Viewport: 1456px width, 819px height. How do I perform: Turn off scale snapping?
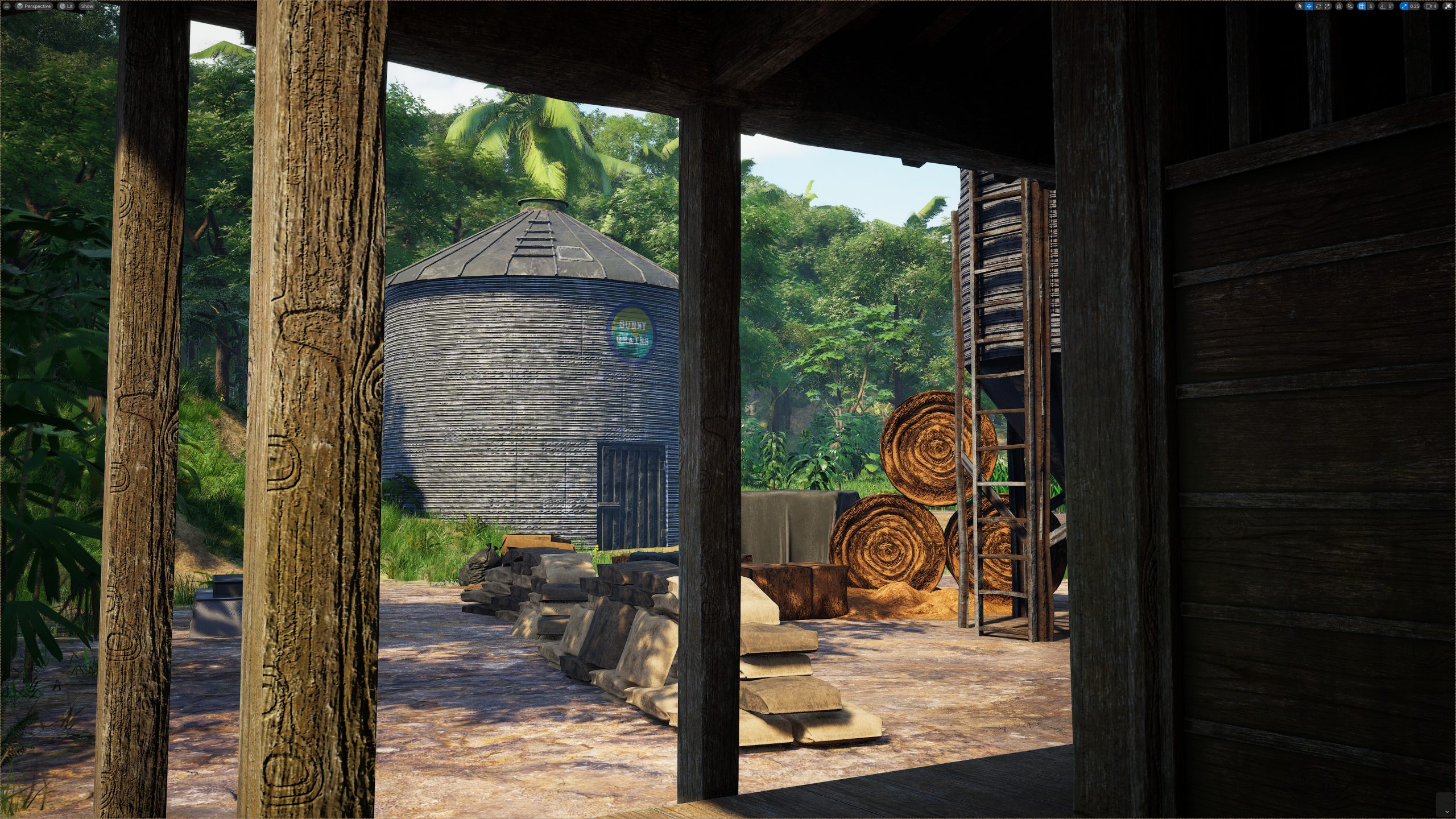click(x=1406, y=6)
